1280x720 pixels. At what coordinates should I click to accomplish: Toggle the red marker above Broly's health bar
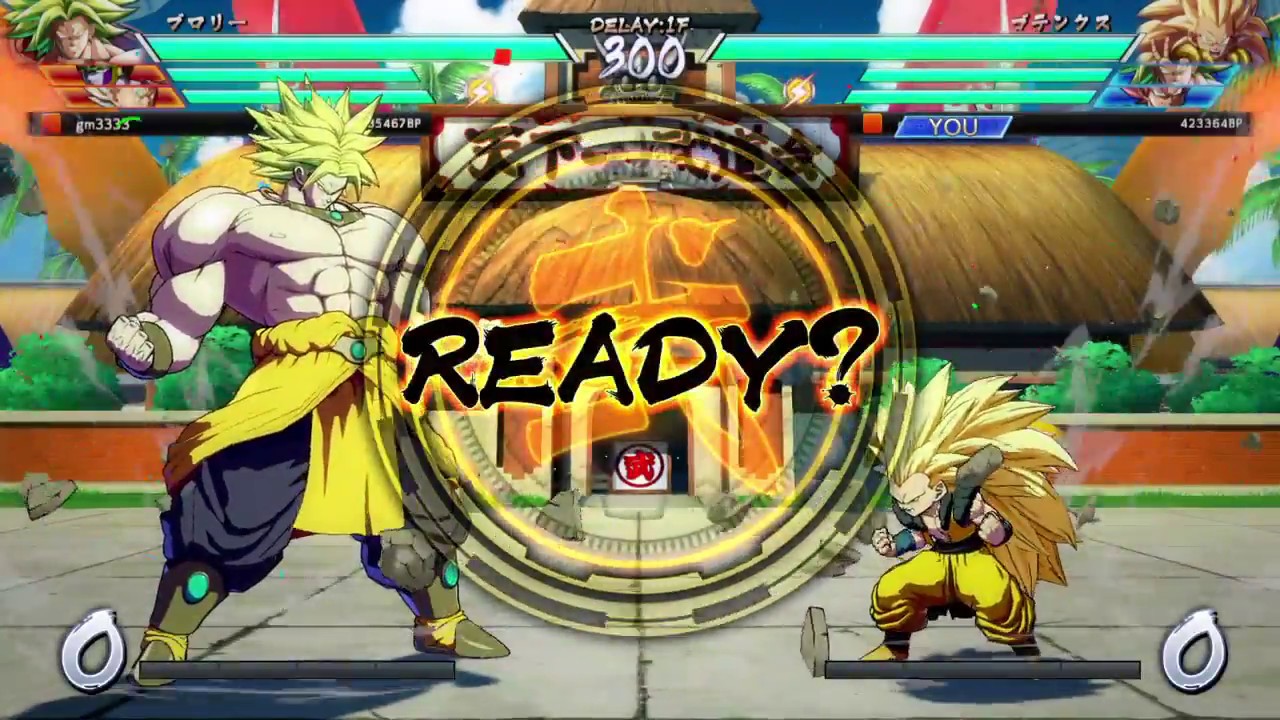point(503,54)
